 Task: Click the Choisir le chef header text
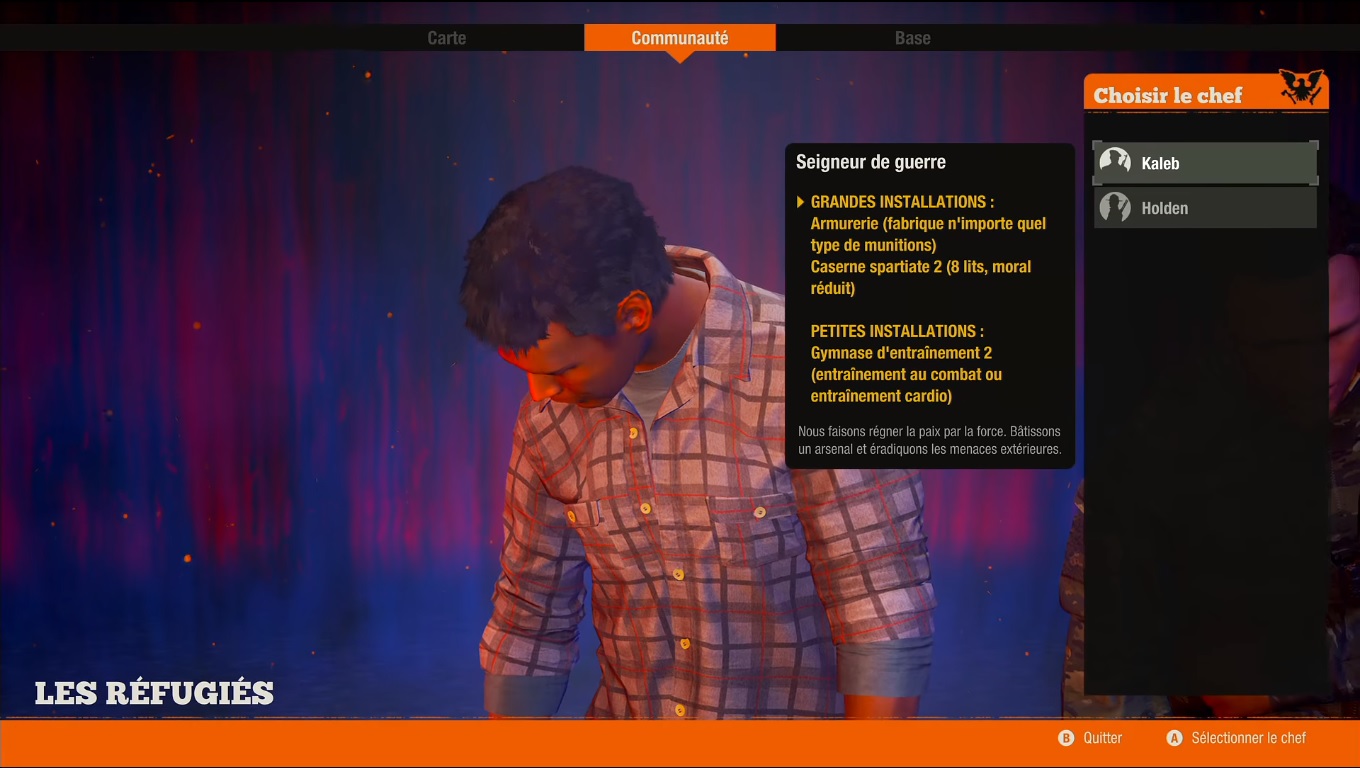[1168, 94]
